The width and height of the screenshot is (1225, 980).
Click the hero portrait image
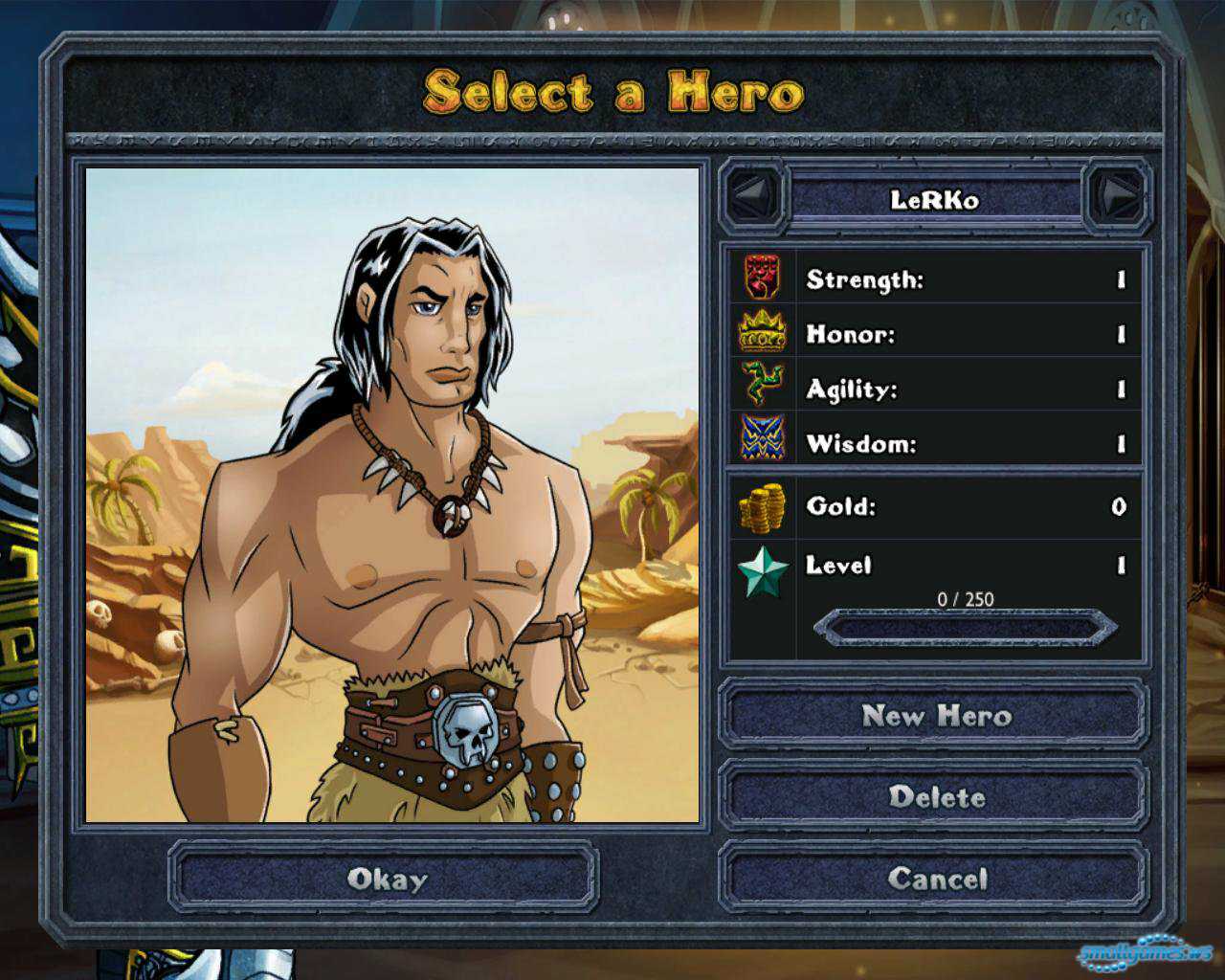tap(392, 495)
